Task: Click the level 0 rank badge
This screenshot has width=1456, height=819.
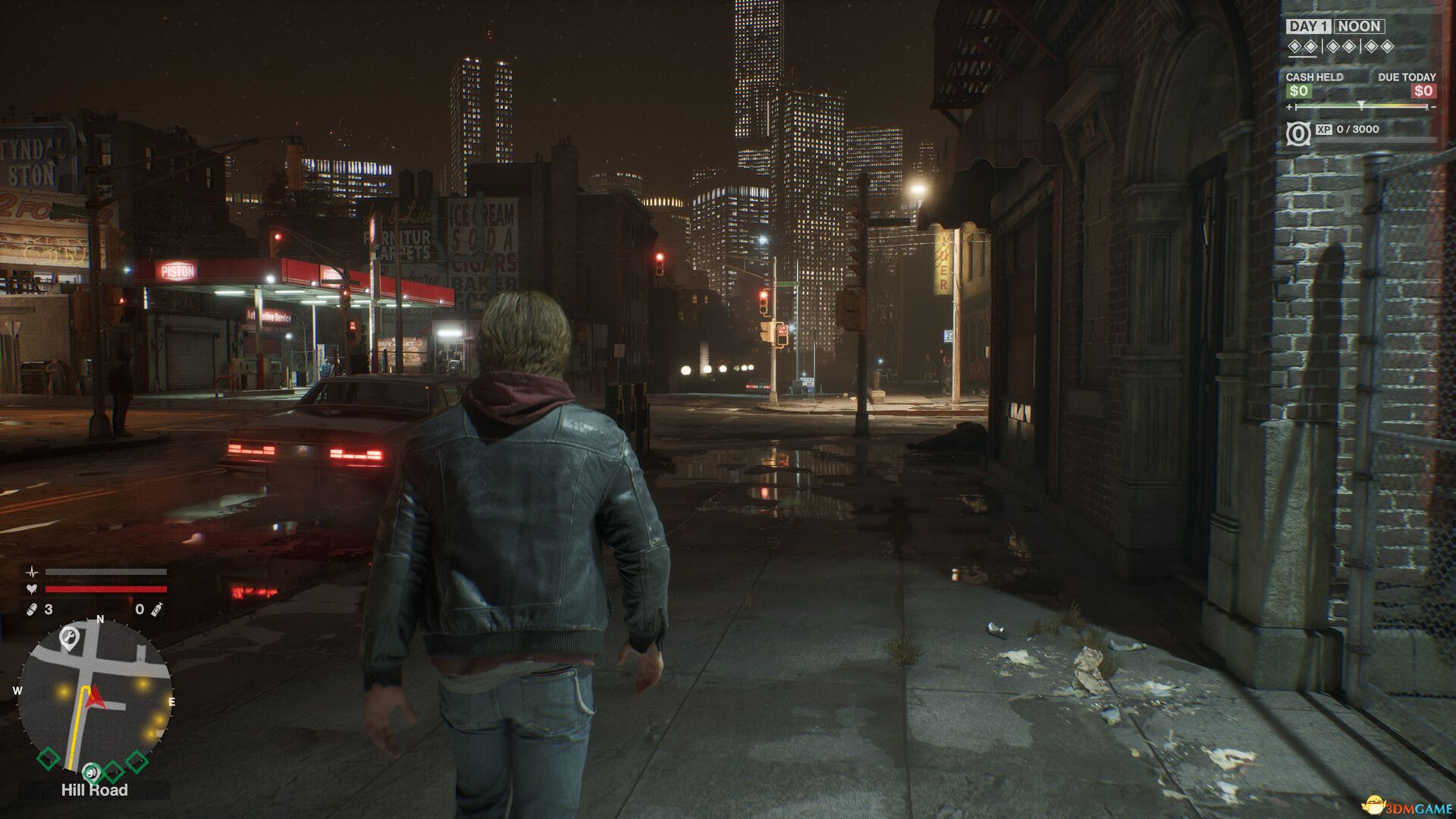Action: click(x=1298, y=134)
